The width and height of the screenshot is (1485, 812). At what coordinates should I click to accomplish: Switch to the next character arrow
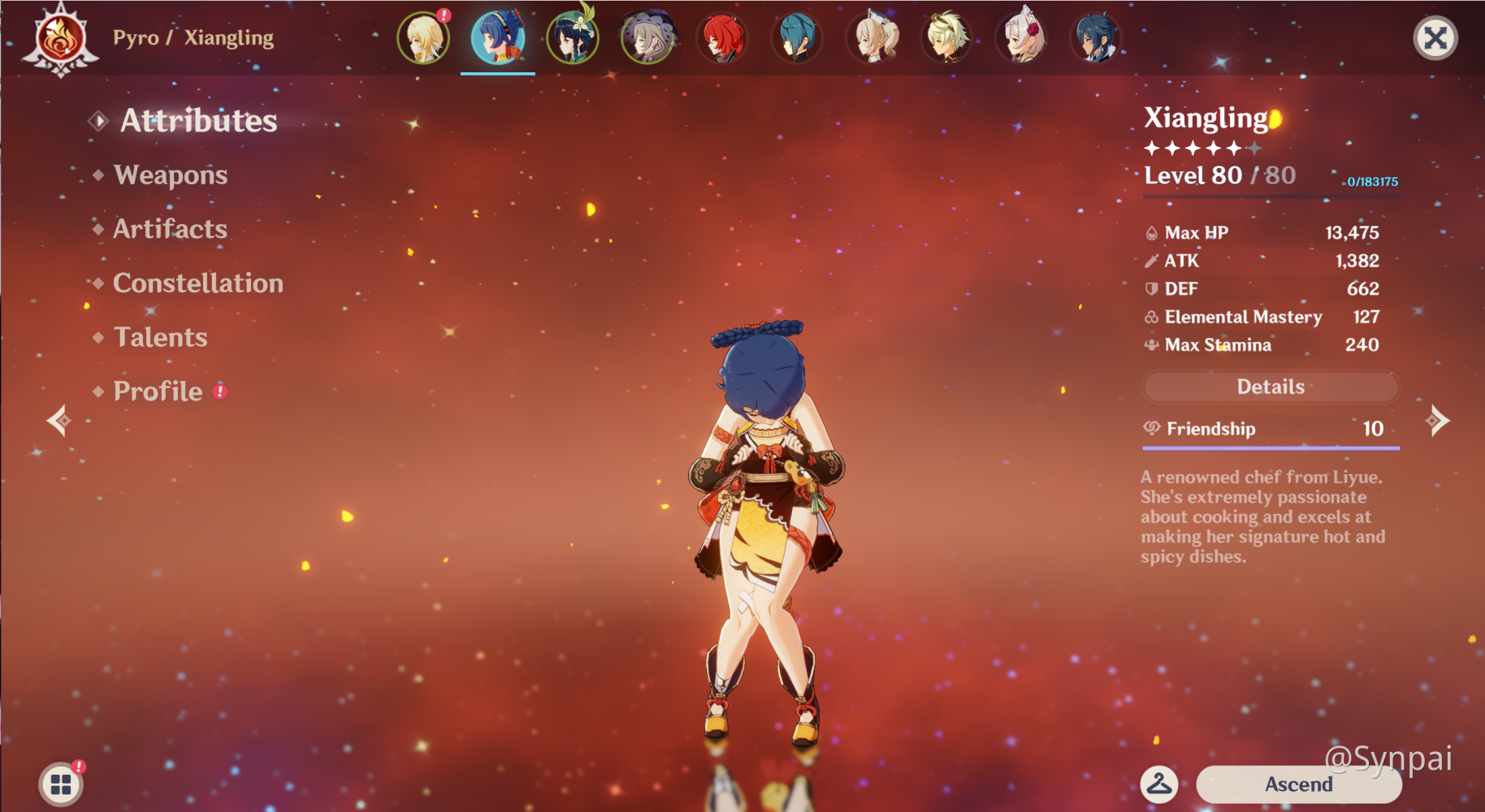pyautogui.click(x=1437, y=421)
